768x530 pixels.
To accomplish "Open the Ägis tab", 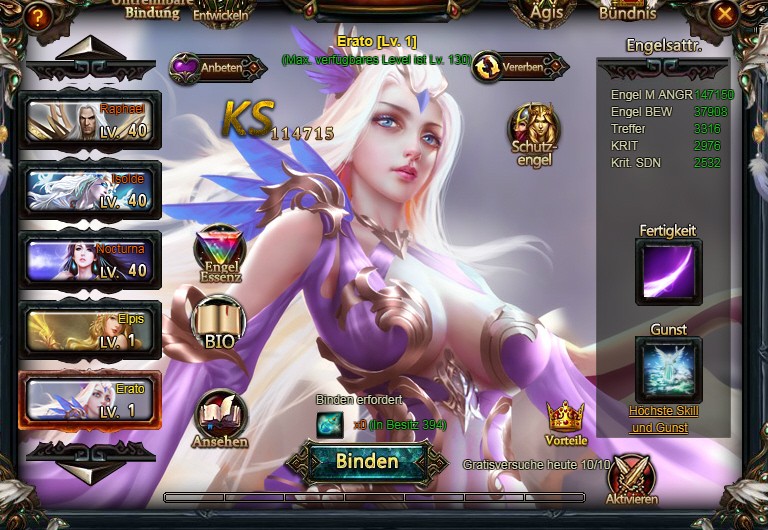I will coord(546,14).
